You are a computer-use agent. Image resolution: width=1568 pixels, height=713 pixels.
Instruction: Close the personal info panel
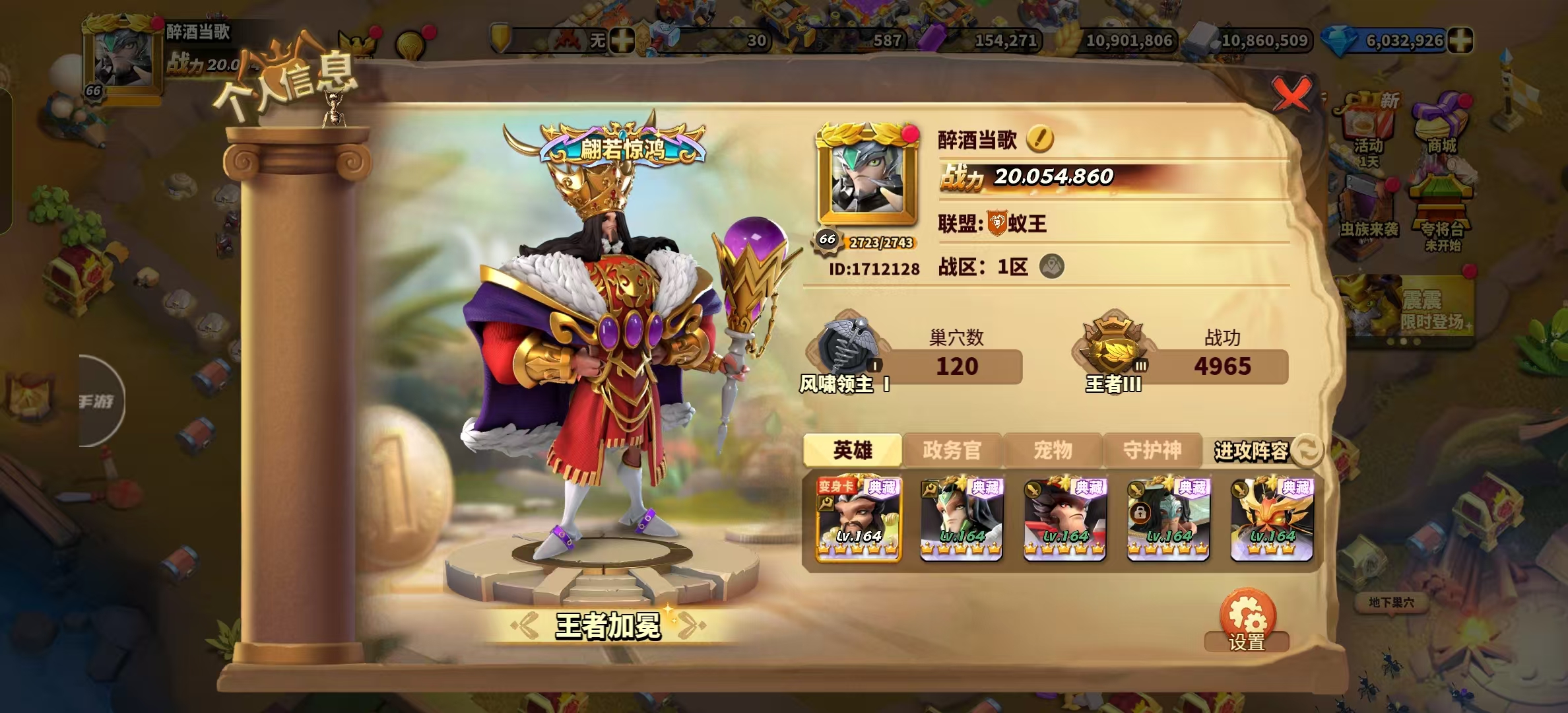point(1291,95)
